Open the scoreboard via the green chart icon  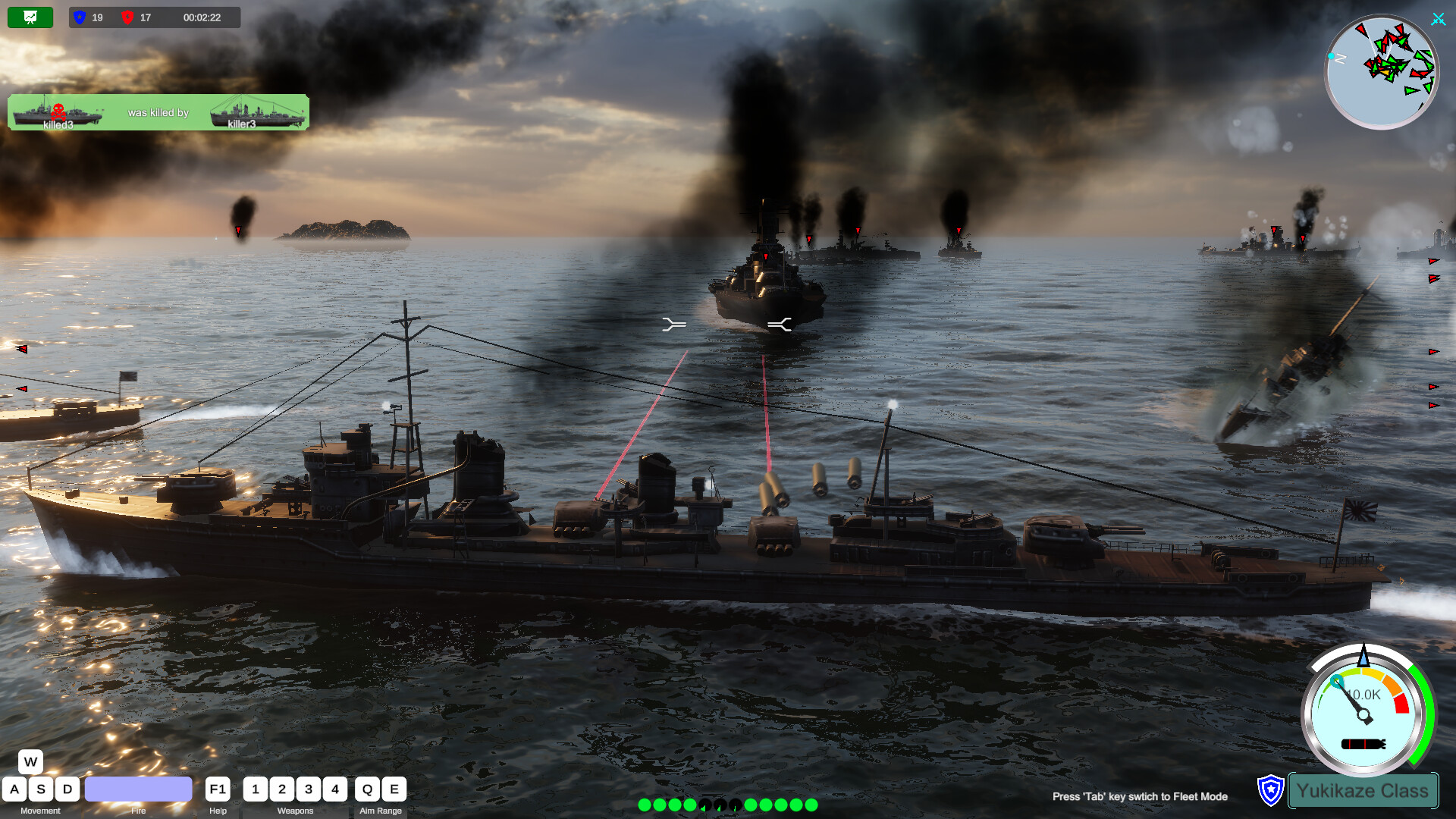point(30,16)
